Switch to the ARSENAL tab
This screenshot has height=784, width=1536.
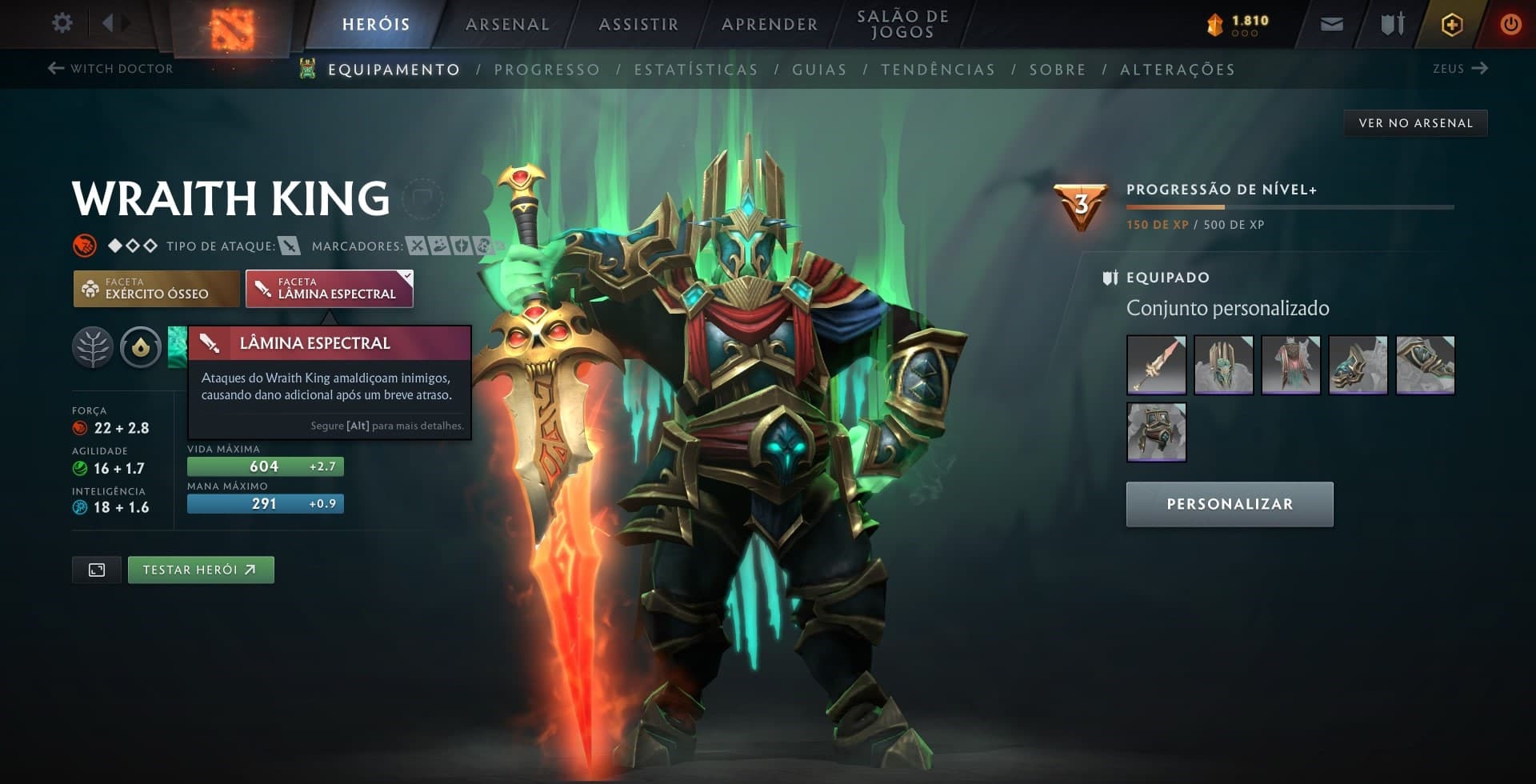506,24
